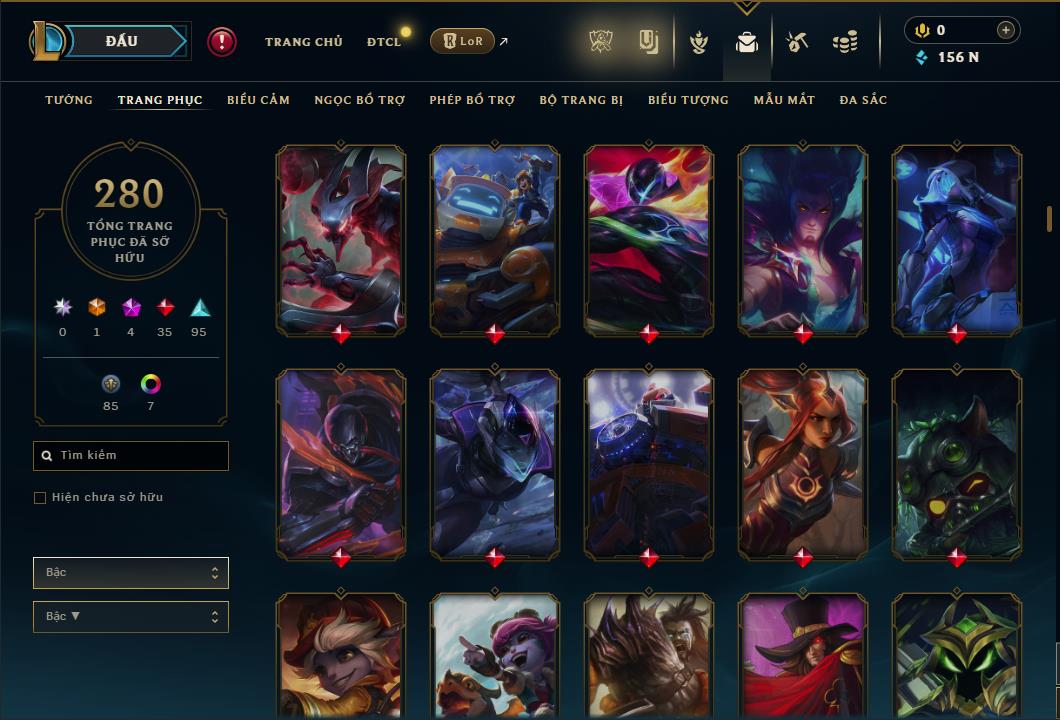
Task: Open the coin stack store icon
Action: tap(845, 42)
